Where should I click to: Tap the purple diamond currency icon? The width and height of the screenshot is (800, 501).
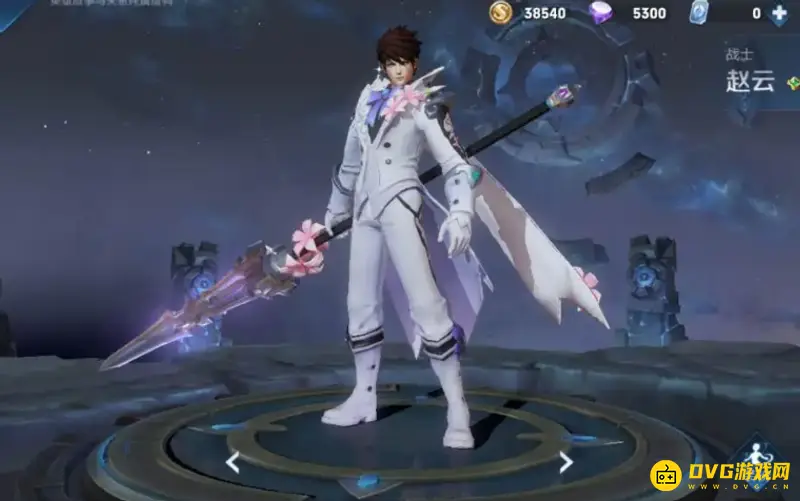600,12
